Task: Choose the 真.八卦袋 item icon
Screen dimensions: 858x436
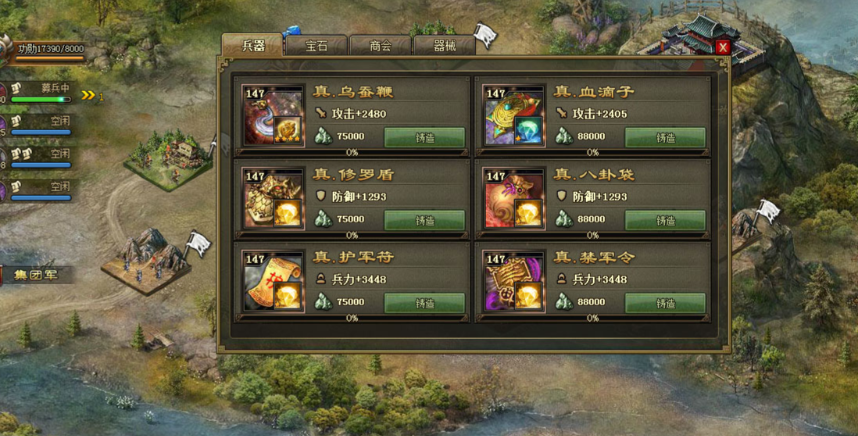Action: click(514, 199)
